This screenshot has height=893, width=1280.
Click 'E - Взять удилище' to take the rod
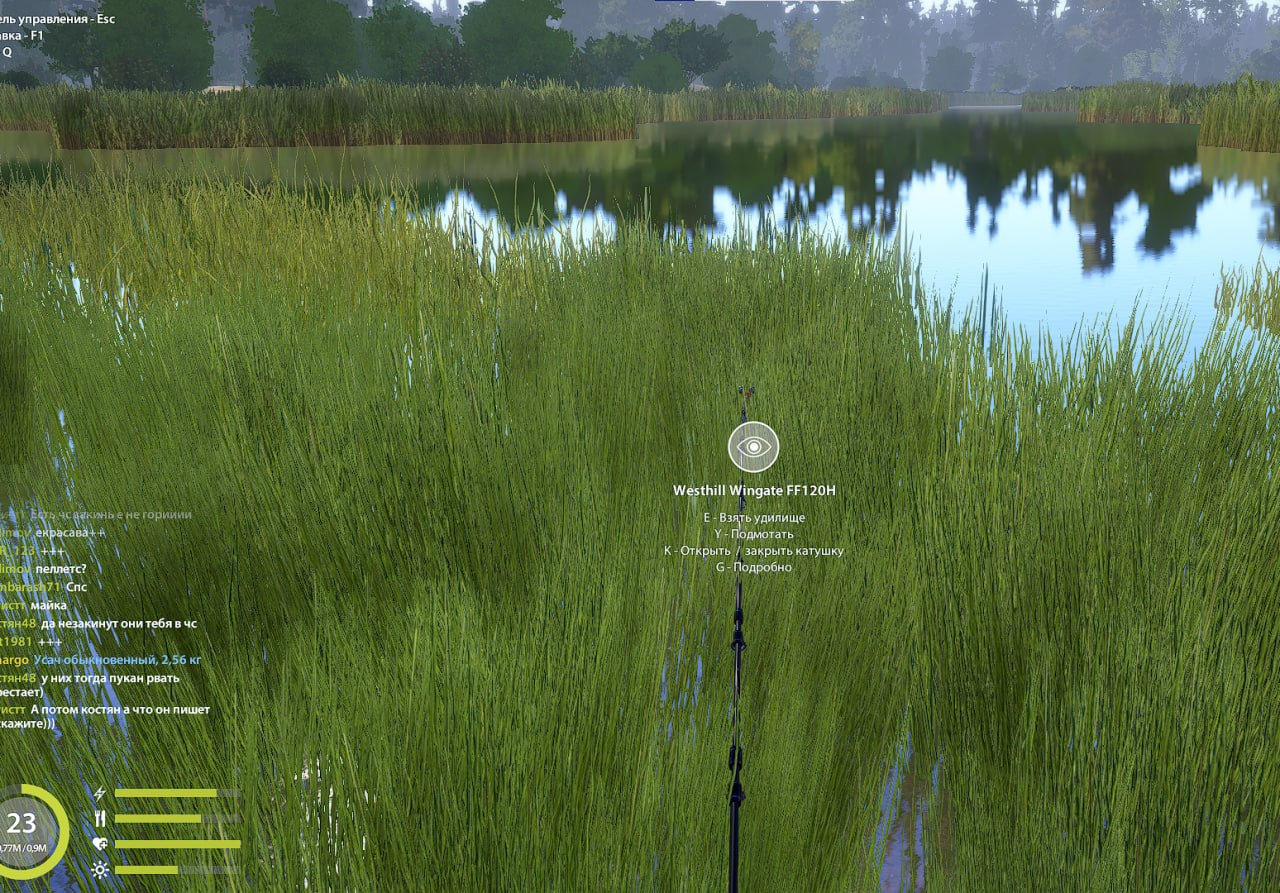[754, 517]
